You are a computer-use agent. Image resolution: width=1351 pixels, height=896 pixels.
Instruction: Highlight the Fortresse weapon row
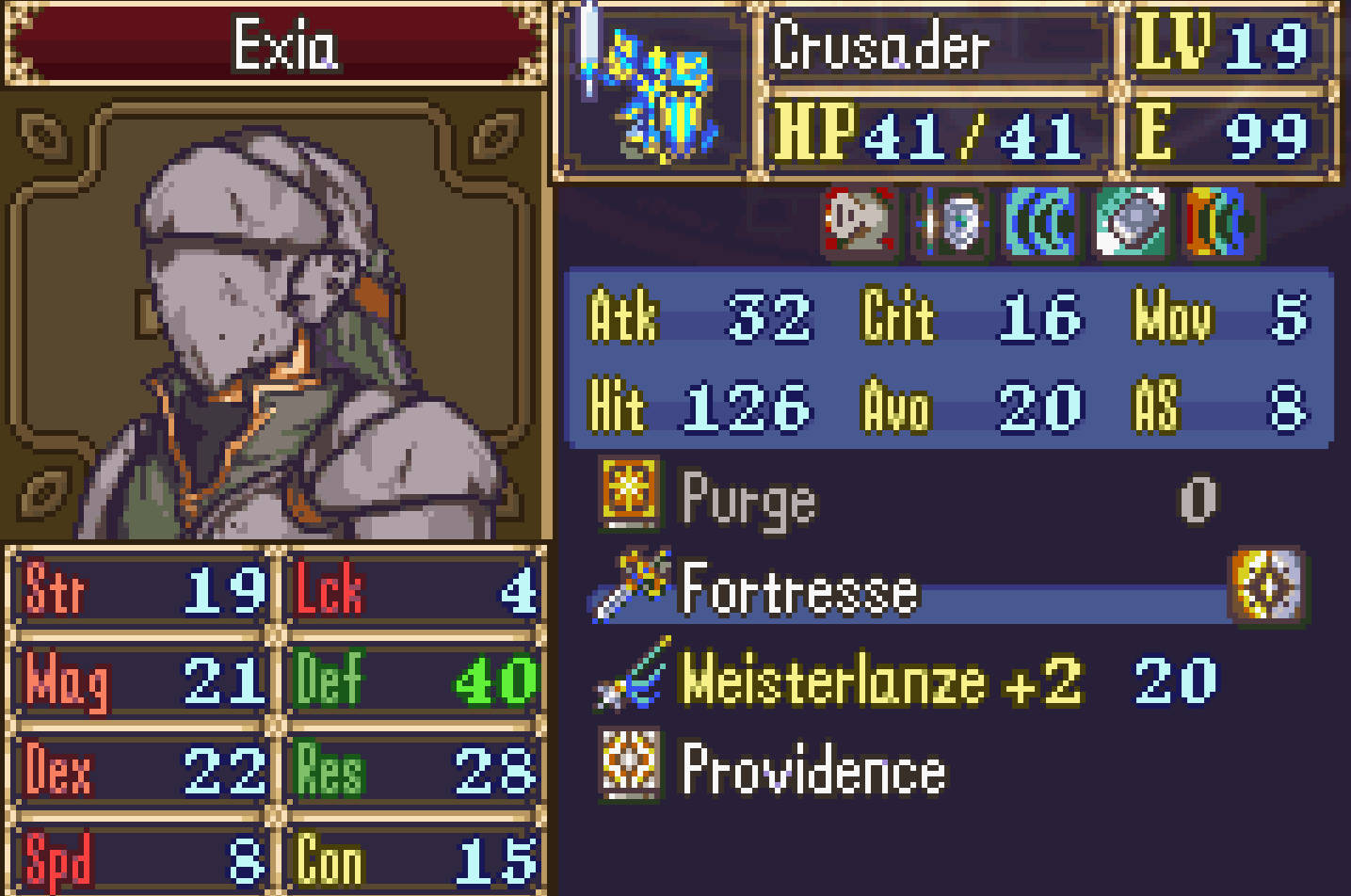tap(798, 590)
